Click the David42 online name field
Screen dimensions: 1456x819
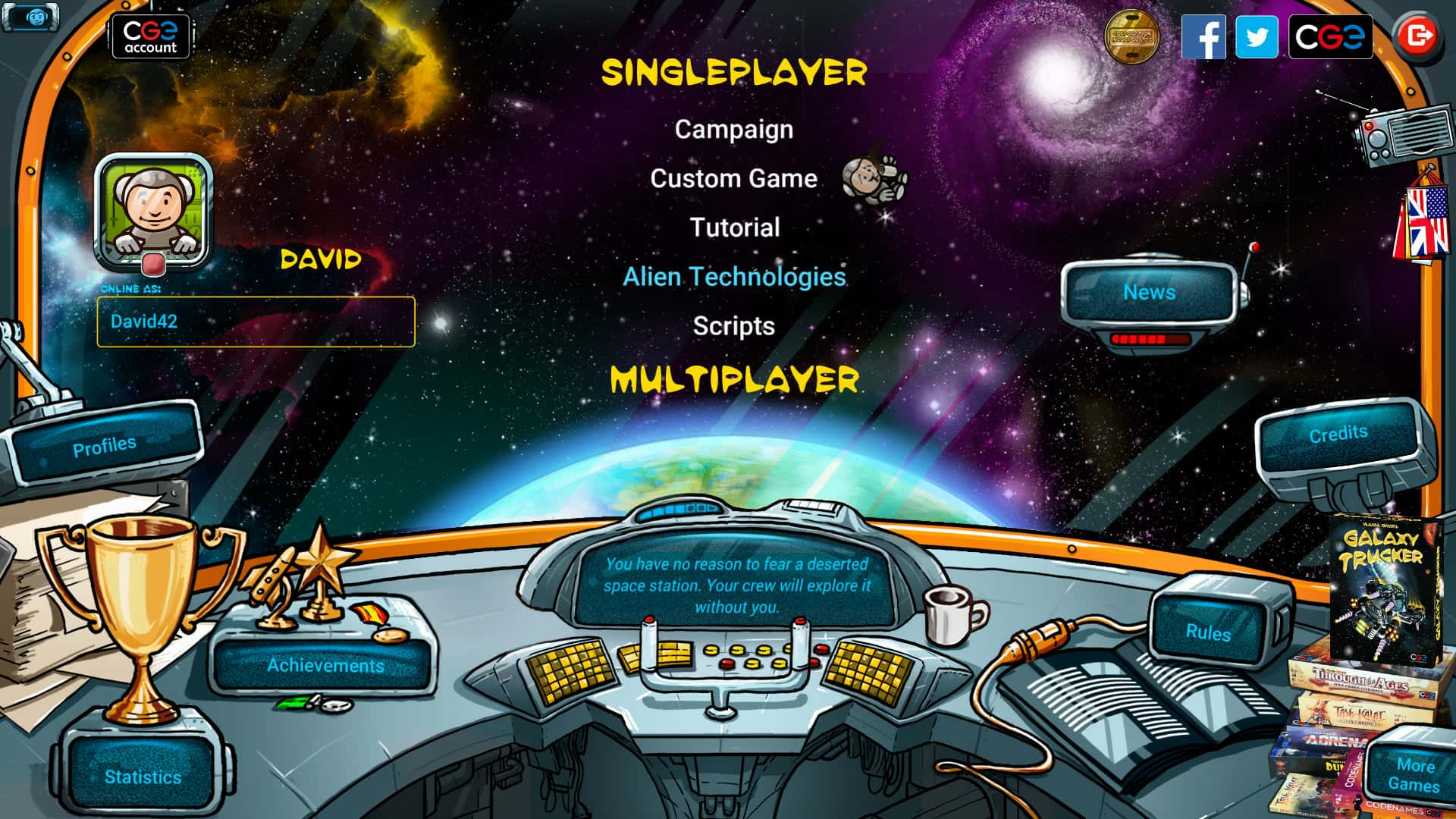point(256,322)
